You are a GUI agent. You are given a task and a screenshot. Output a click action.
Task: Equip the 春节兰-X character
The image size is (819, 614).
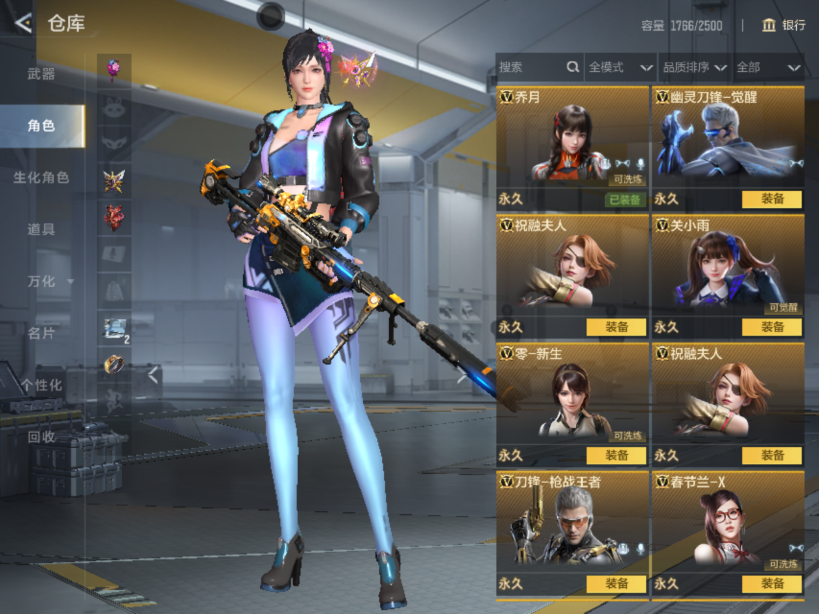click(x=771, y=583)
